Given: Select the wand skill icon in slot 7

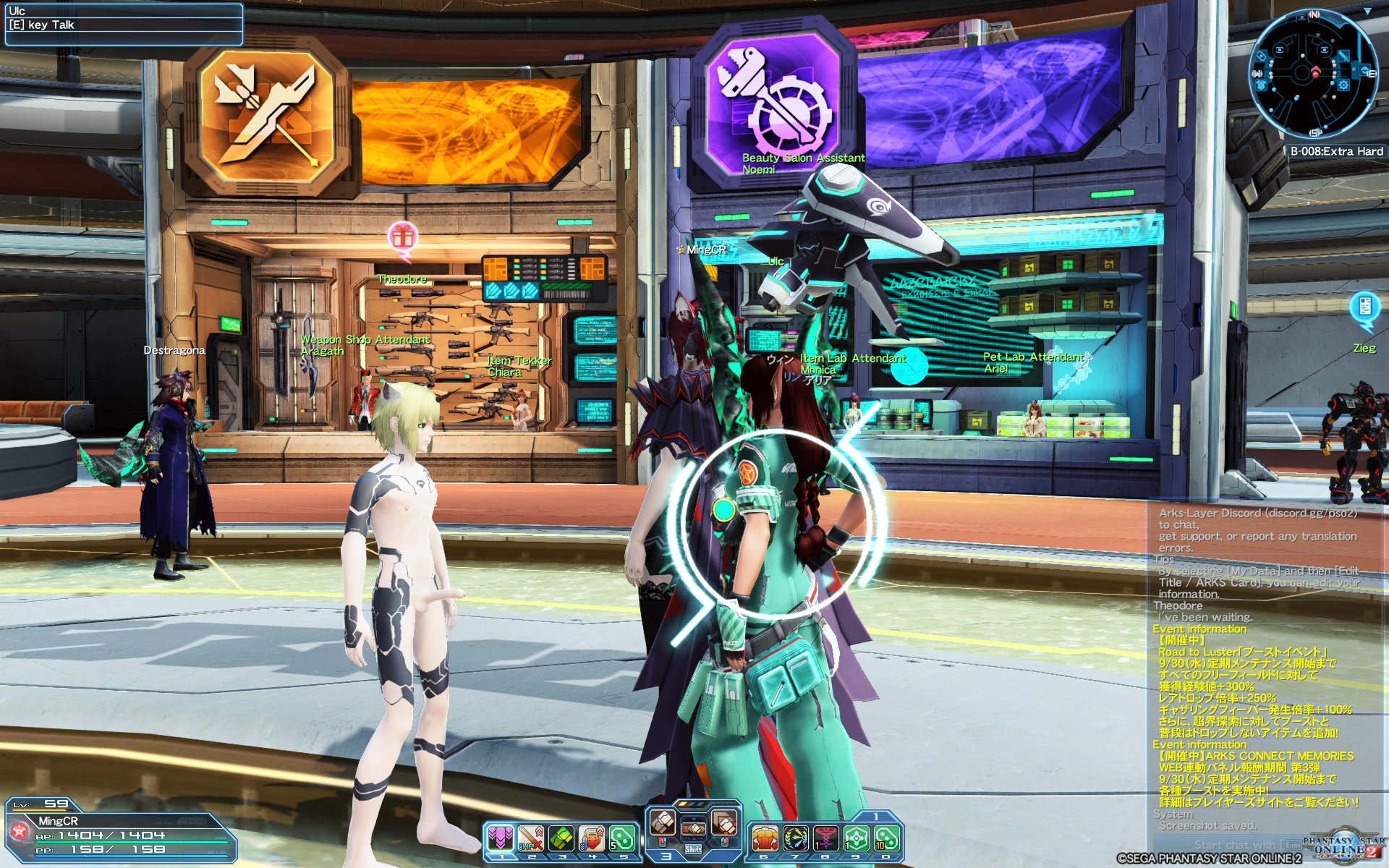Looking at the screenshot, I should tap(796, 837).
